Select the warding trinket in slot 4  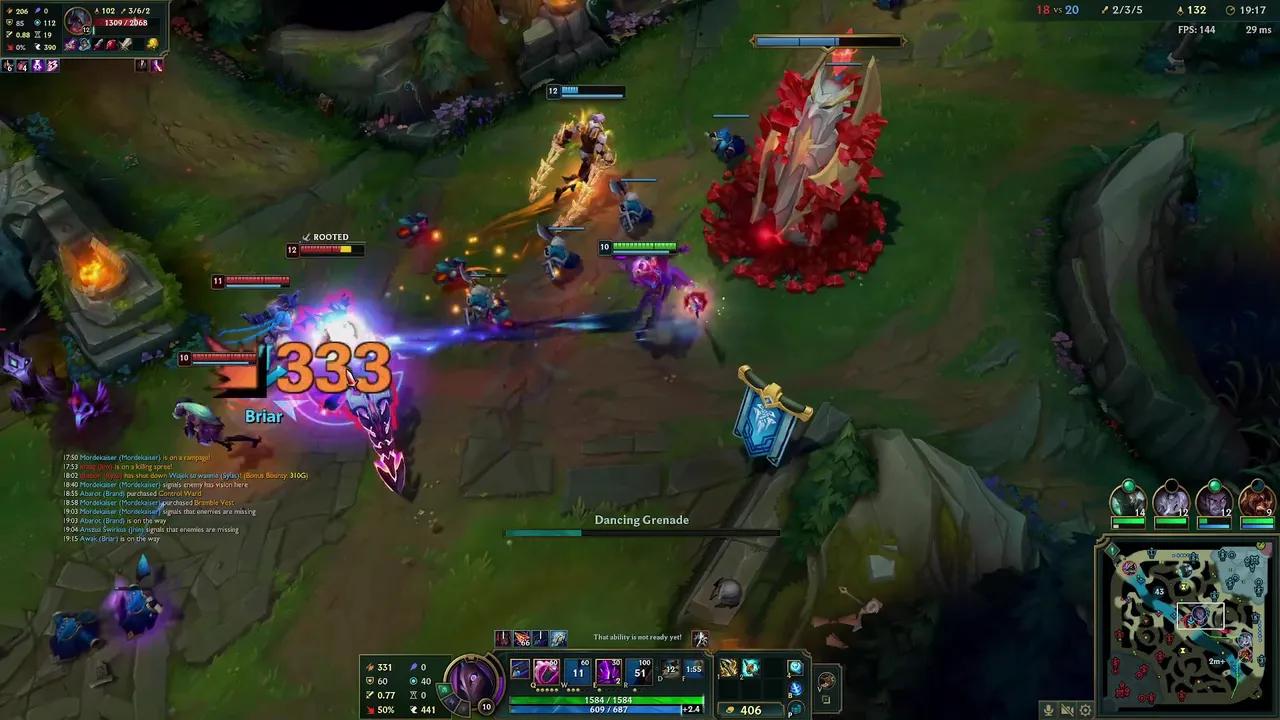point(793,668)
